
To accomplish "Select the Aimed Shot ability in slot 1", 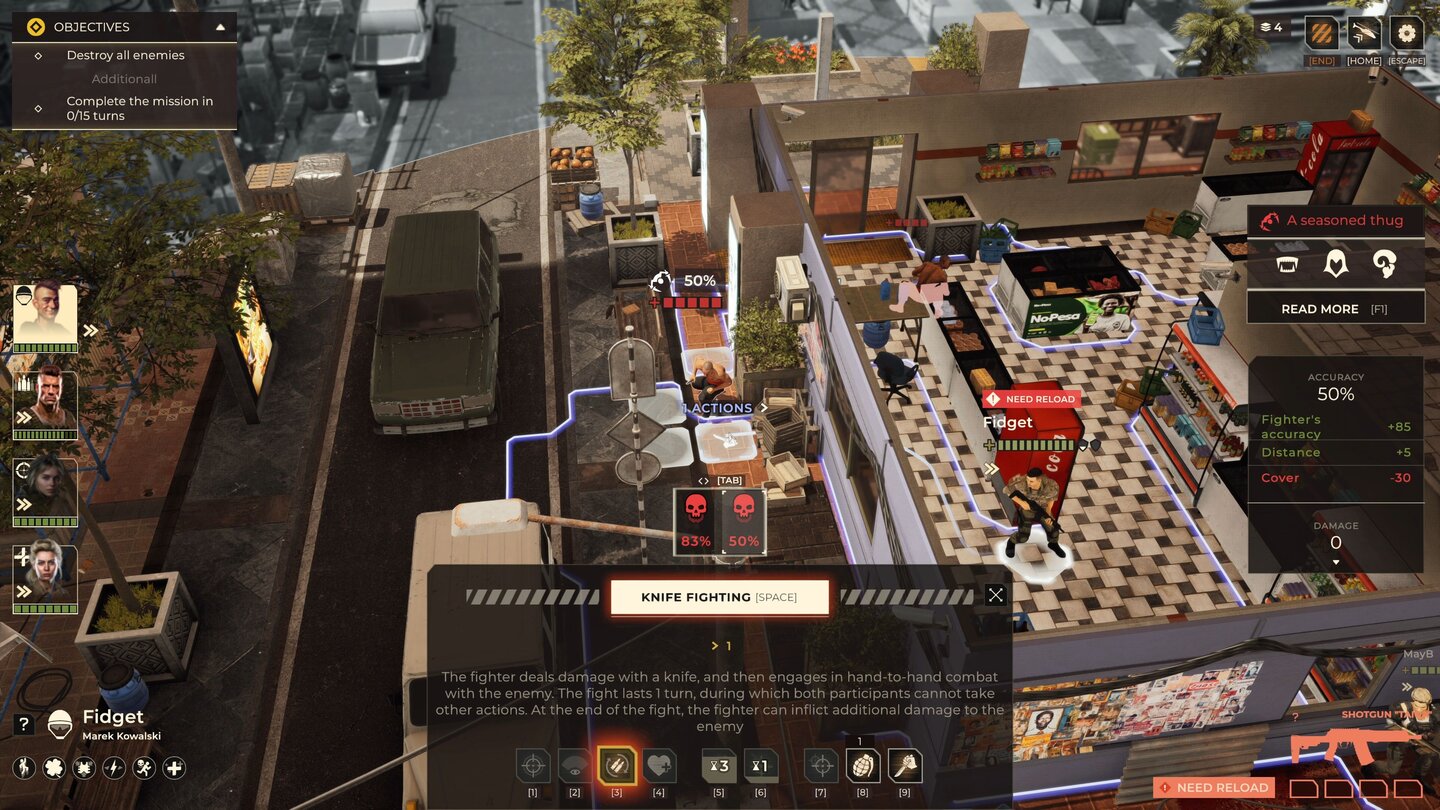I will click(x=533, y=765).
